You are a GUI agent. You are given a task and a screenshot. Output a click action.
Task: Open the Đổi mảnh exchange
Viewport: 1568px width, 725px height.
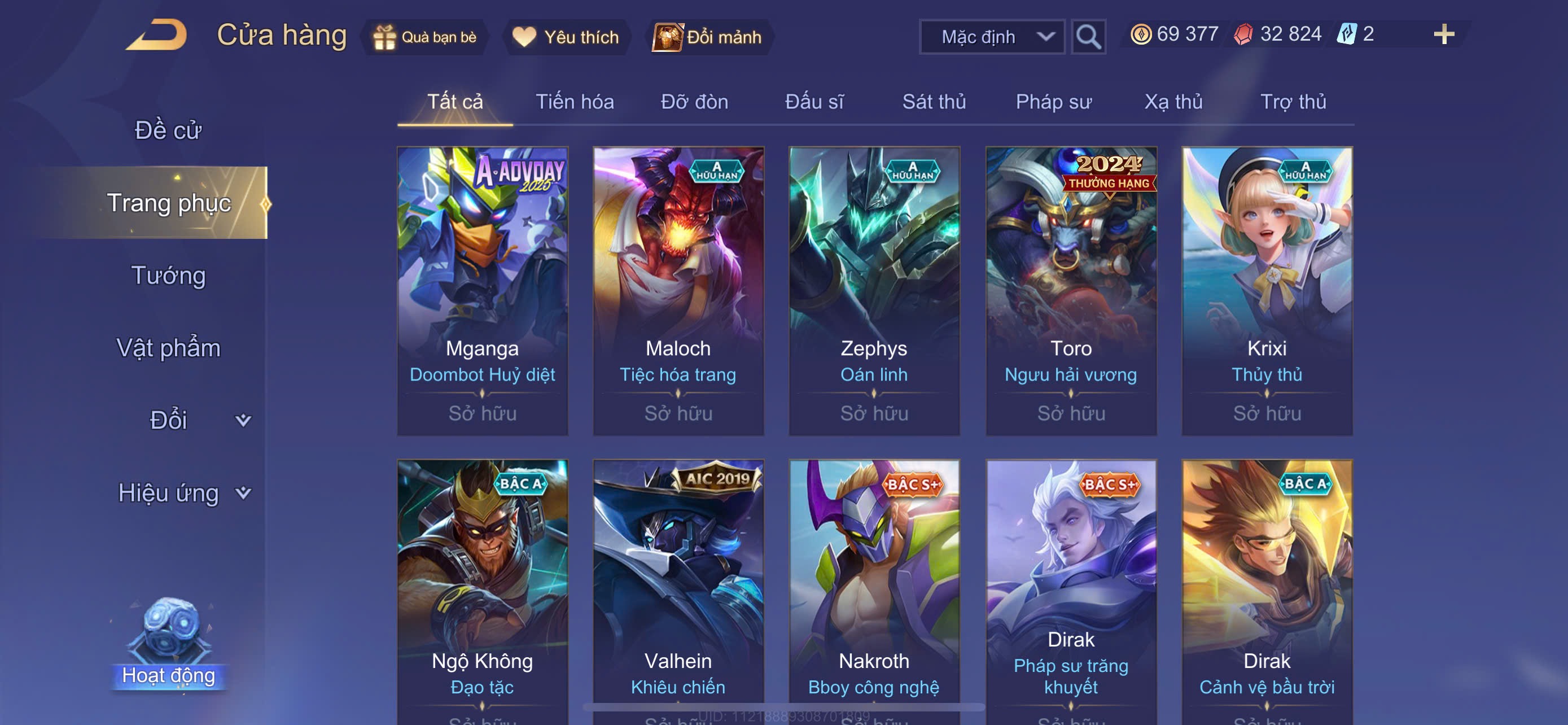click(707, 37)
